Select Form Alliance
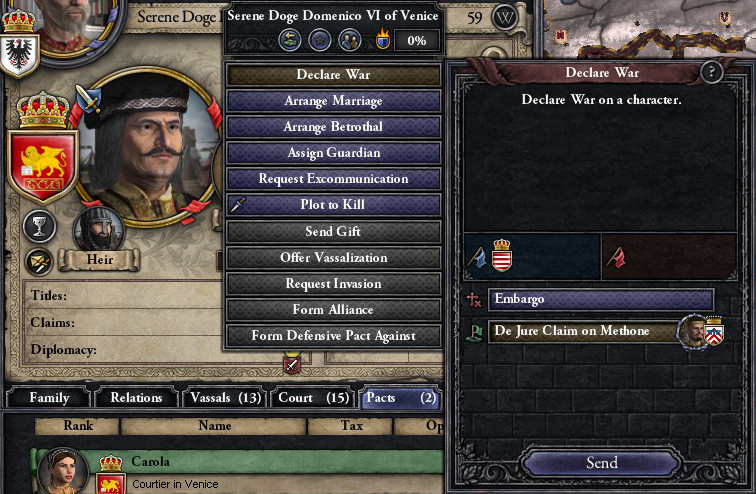 pos(333,309)
